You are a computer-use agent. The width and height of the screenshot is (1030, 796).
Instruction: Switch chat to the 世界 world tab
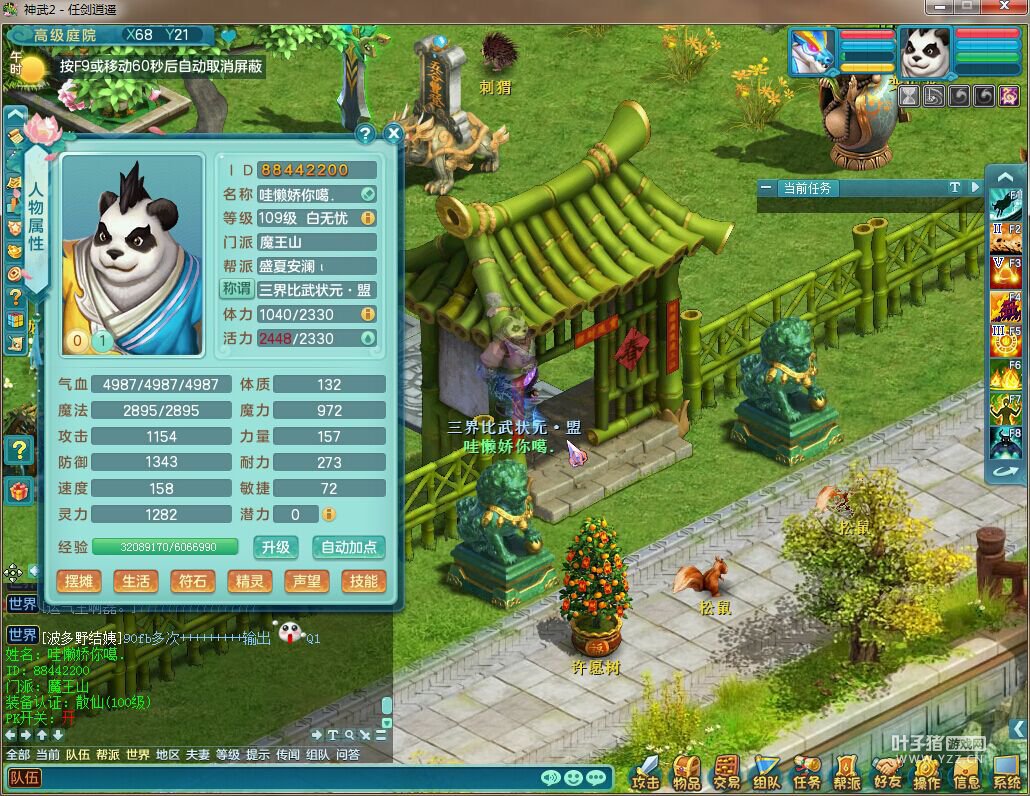click(138, 755)
